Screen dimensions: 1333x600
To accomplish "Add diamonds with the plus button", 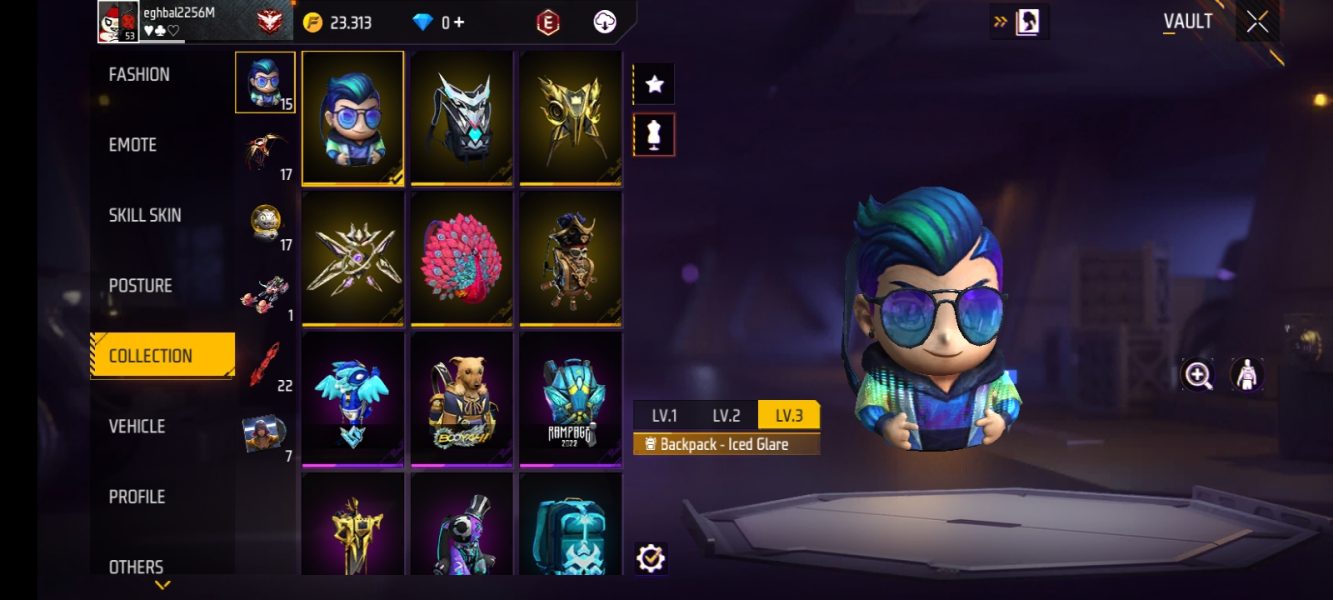I will [x=459, y=22].
